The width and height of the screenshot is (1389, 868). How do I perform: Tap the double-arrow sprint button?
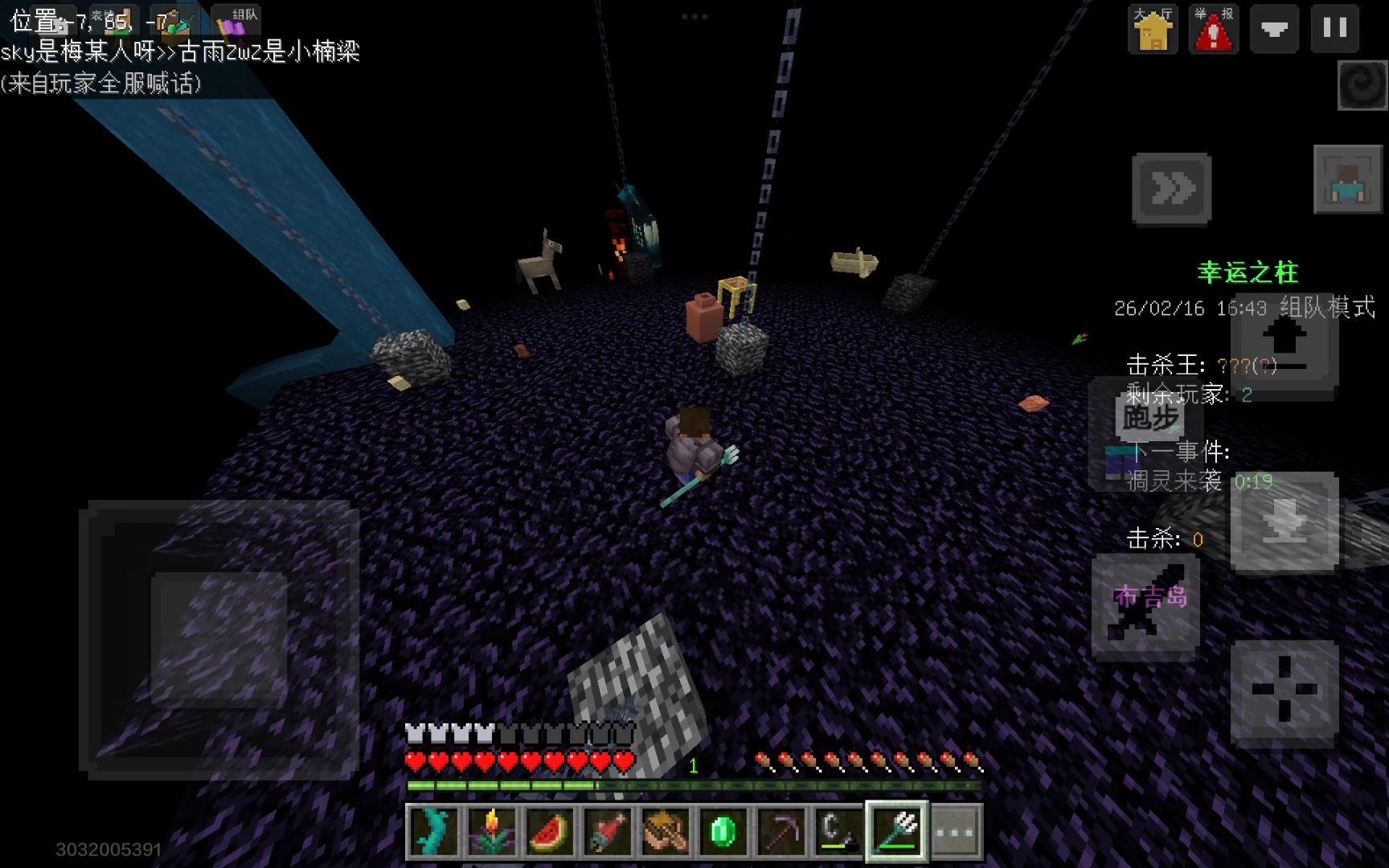click(x=1171, y=189)
